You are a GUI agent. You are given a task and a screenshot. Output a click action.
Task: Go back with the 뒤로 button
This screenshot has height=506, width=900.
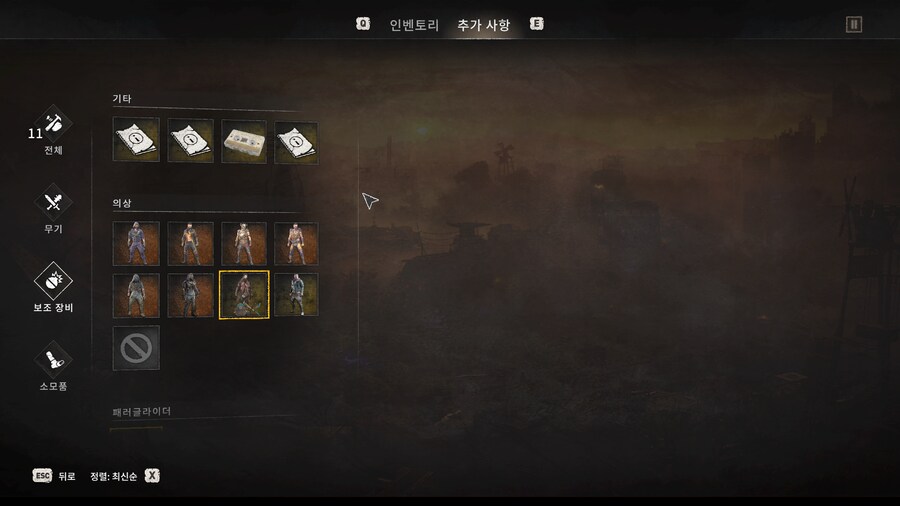click(54, 476)
